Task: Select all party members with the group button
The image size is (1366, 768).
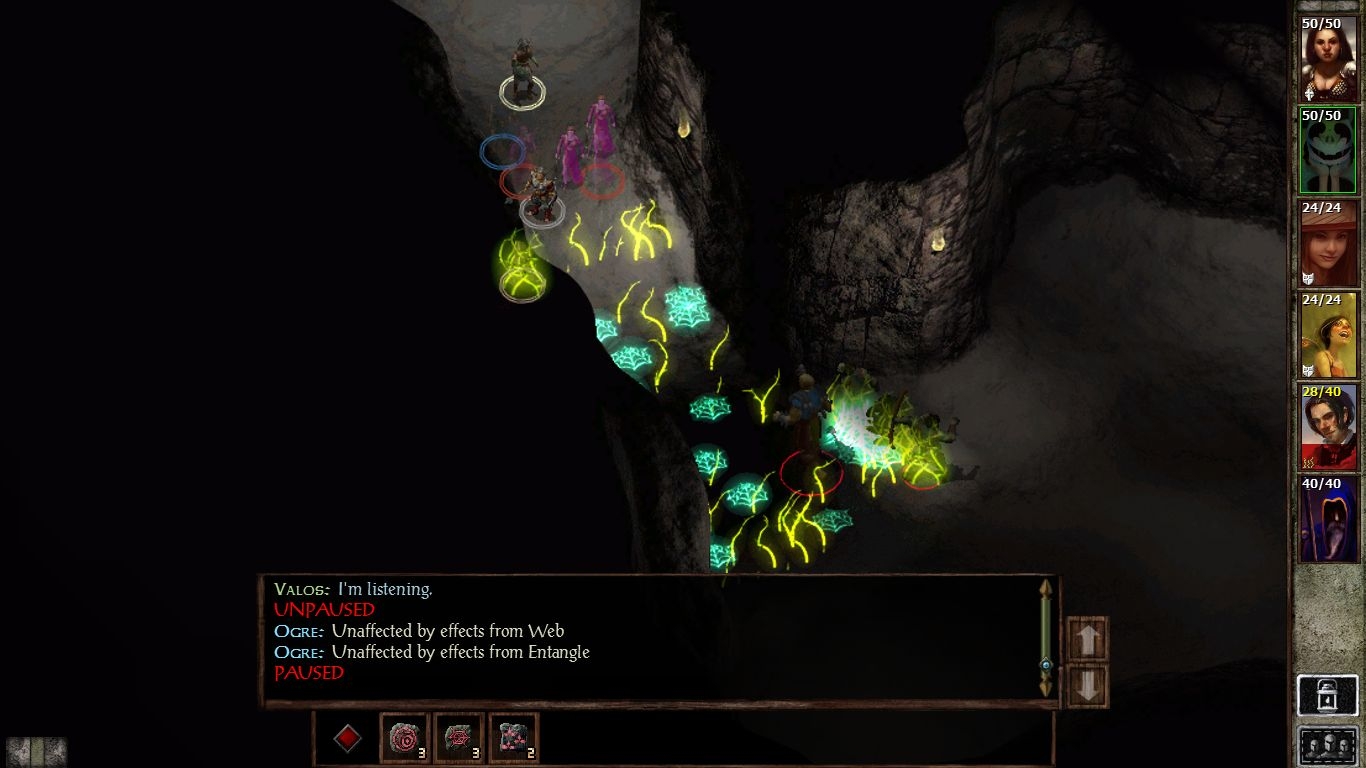Action: click(x=1327, y=747)
